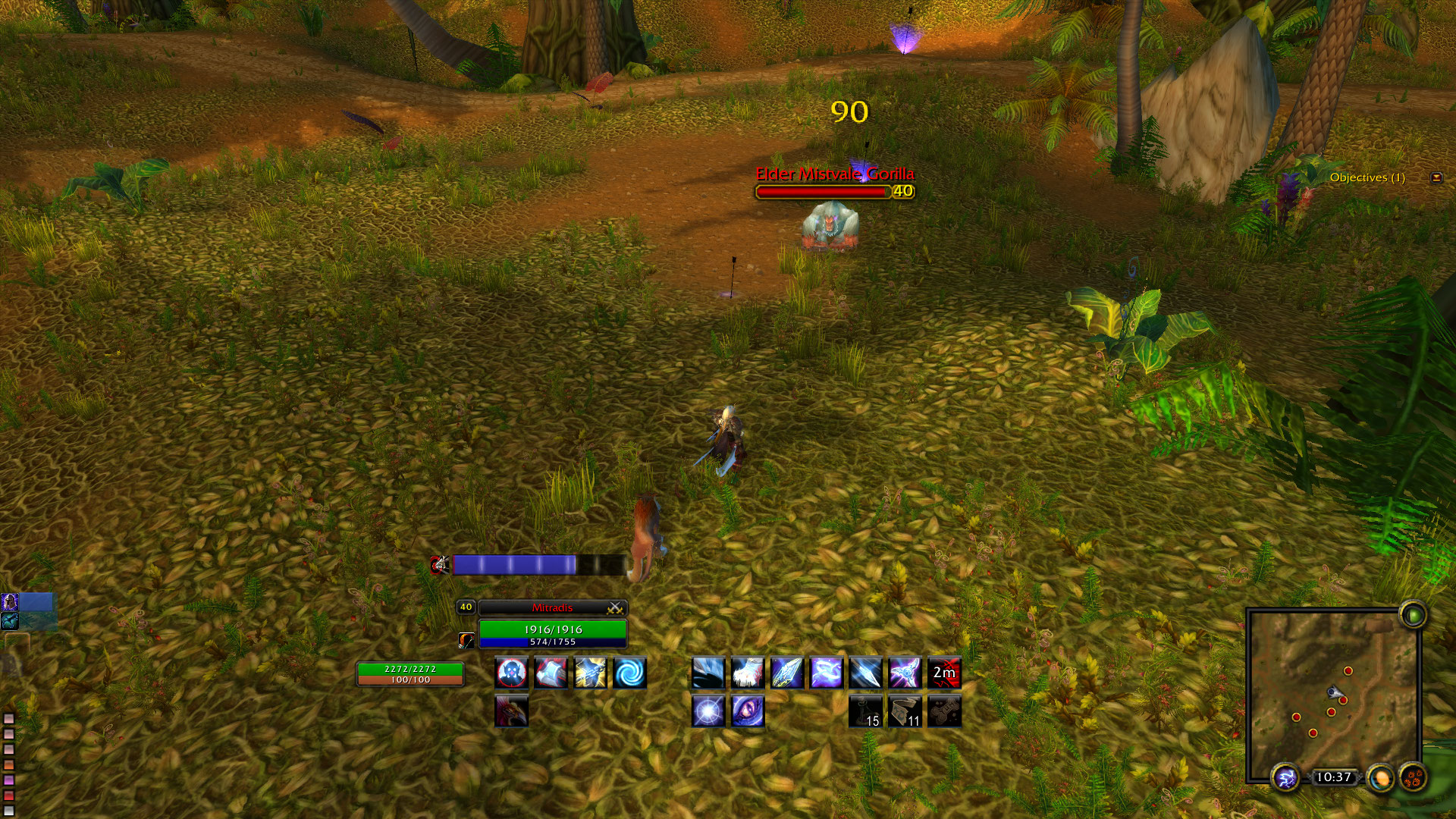Image resolution: width=1456 pixels, height=819 pixels.
Task: Use the potion item showing 15 charges
Action: (x=865, y=713)
